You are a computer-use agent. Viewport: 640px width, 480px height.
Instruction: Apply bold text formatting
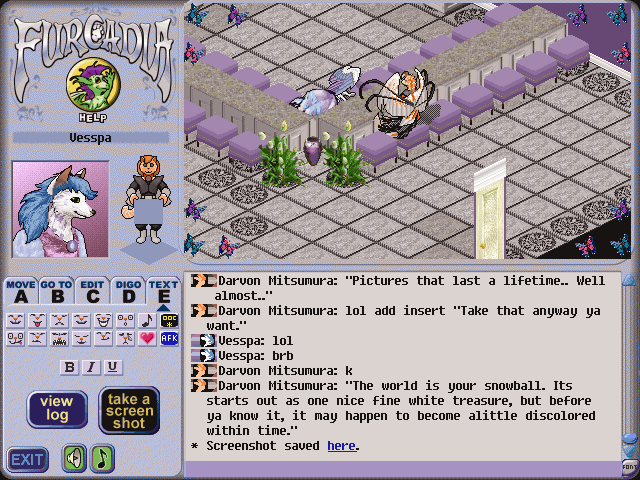tap(69, 367)
